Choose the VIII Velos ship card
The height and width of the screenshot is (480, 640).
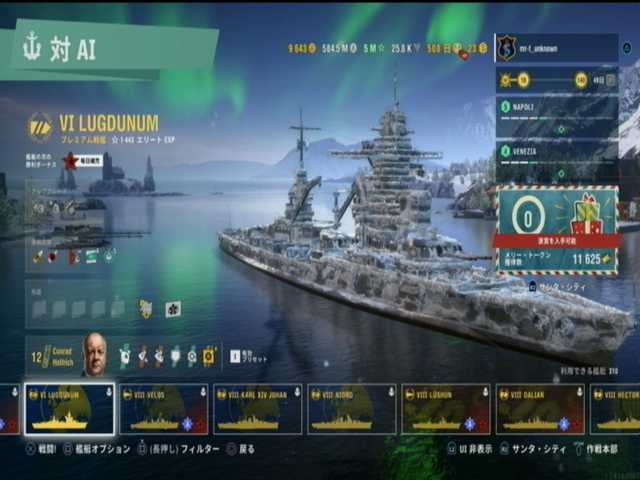164,409
